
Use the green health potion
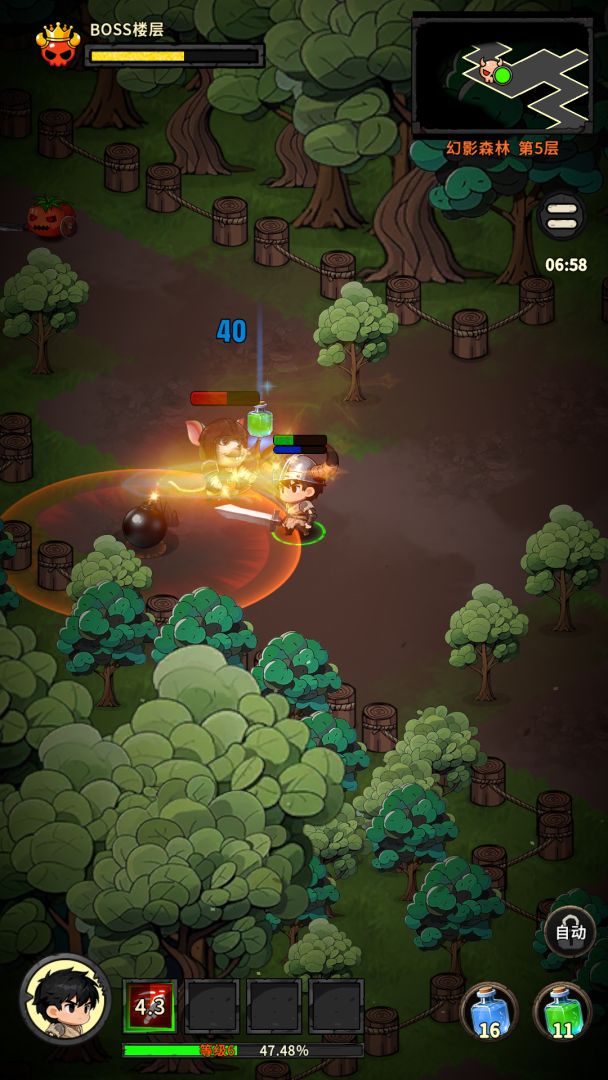pos(562,1010)
